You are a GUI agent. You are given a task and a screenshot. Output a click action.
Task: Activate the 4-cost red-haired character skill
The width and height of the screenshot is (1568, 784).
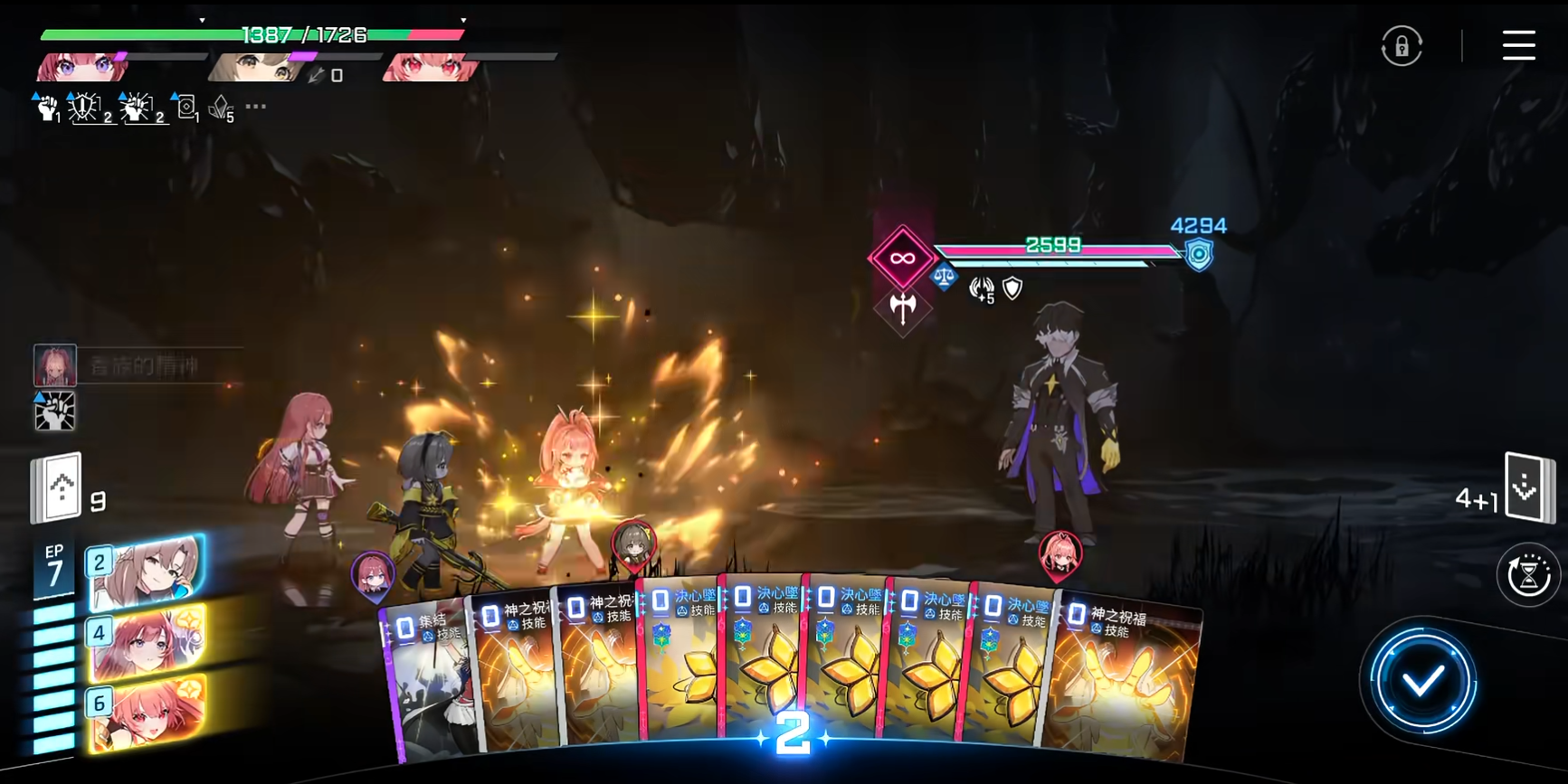click(x=147, y=643)
